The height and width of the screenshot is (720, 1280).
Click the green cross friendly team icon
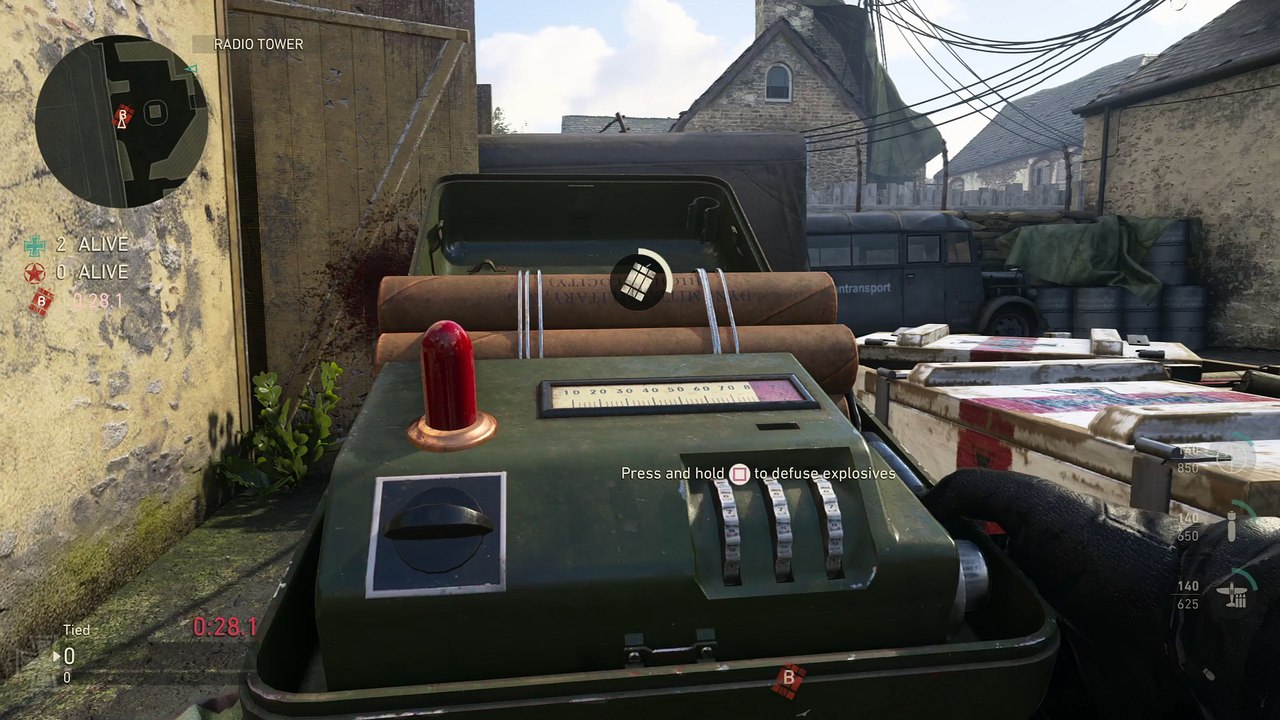click(35, 245)
